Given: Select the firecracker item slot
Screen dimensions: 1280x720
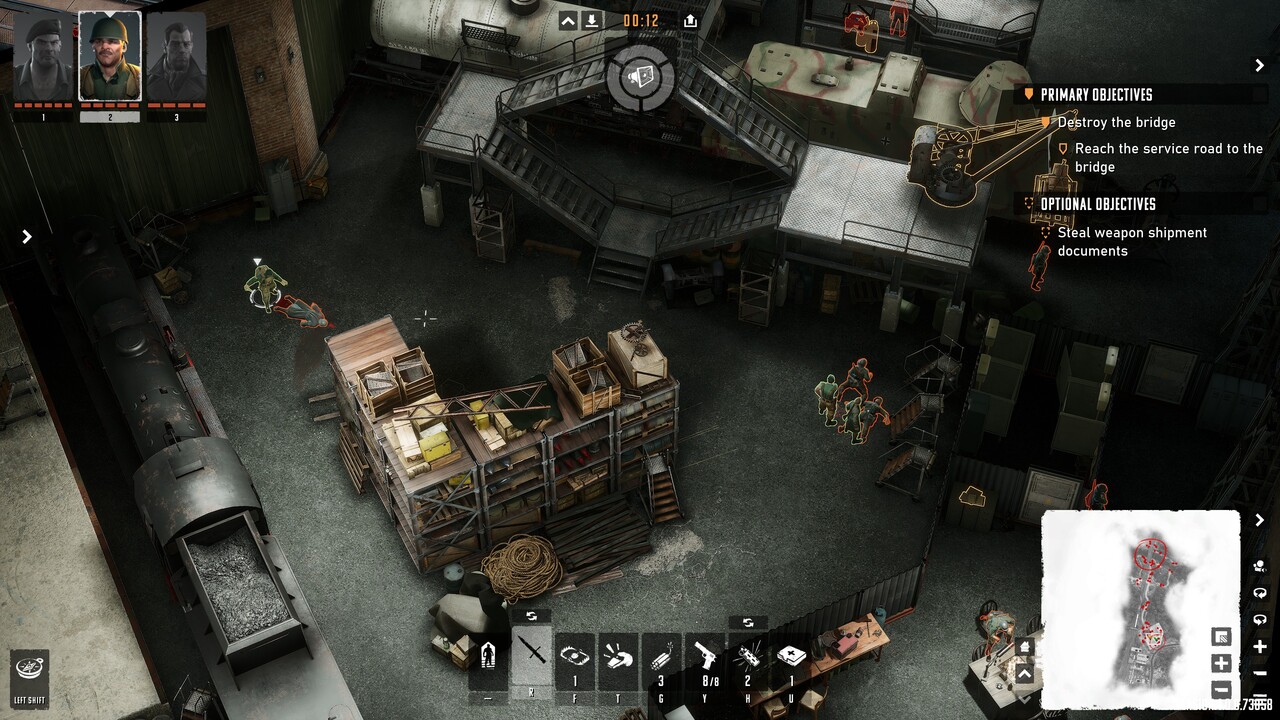Looking at the screenshot, I should pos(748,656).
